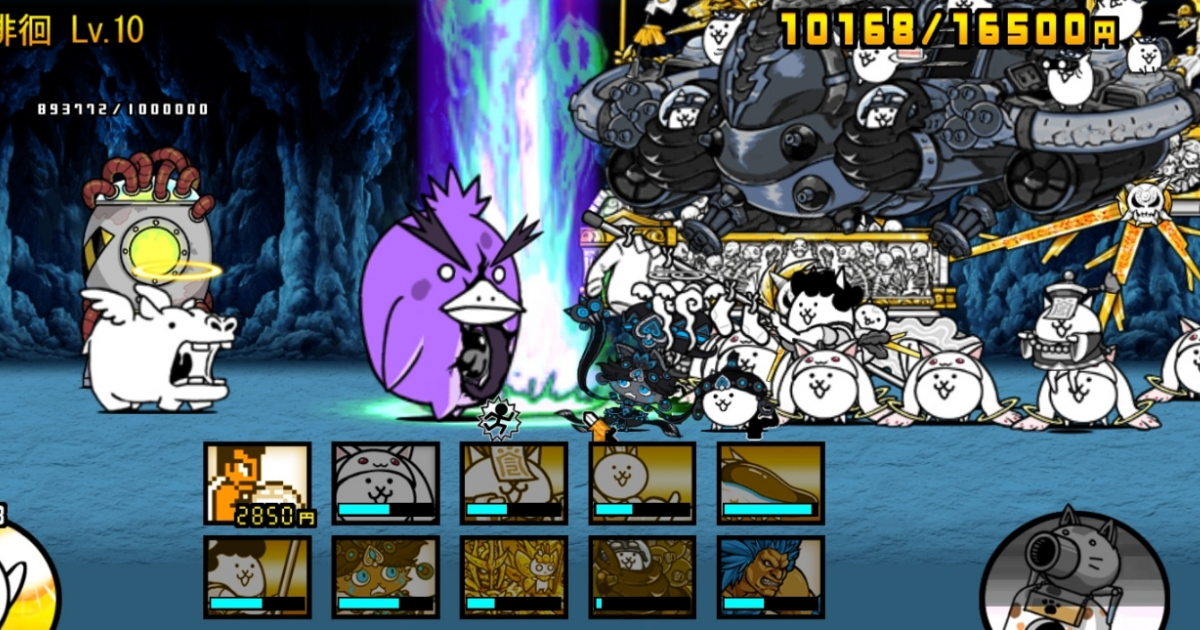Choose the cat holding a sign card
The height and width of the screenshot is (630, 1200).
click(x=513, y=483)
